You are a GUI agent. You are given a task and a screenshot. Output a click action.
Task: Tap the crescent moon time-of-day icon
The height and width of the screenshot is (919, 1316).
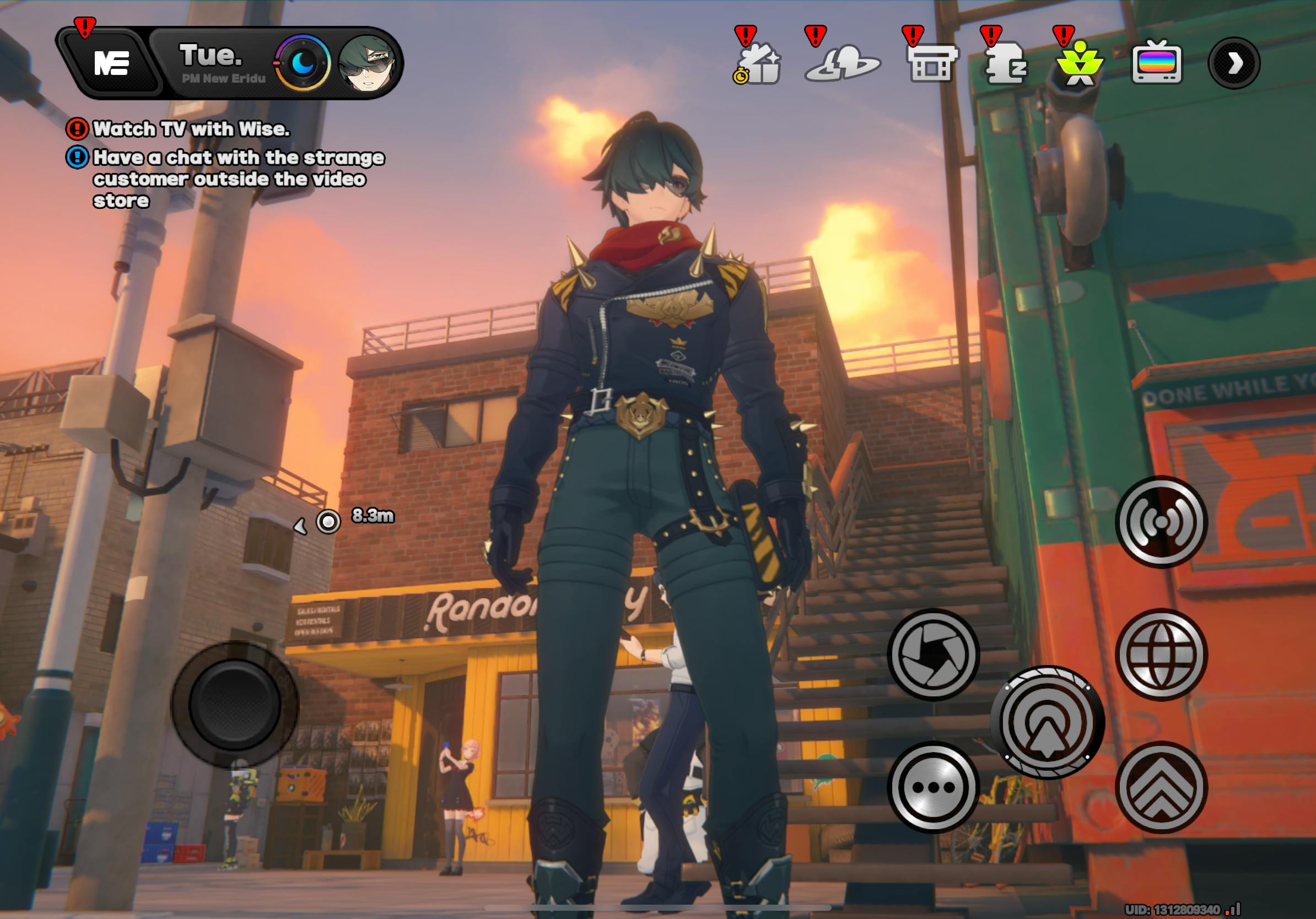click(x=303, y=63)
